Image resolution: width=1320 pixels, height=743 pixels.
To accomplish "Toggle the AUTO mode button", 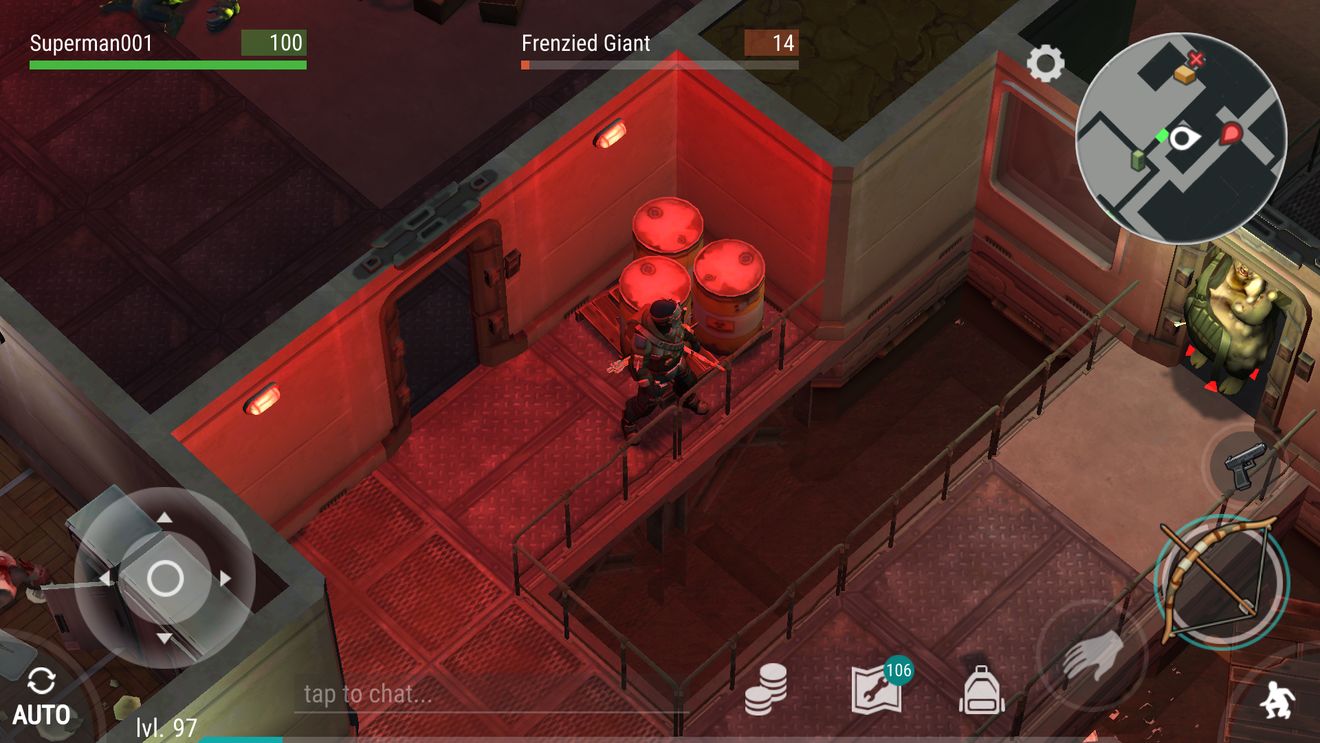I will pos(41,697).
